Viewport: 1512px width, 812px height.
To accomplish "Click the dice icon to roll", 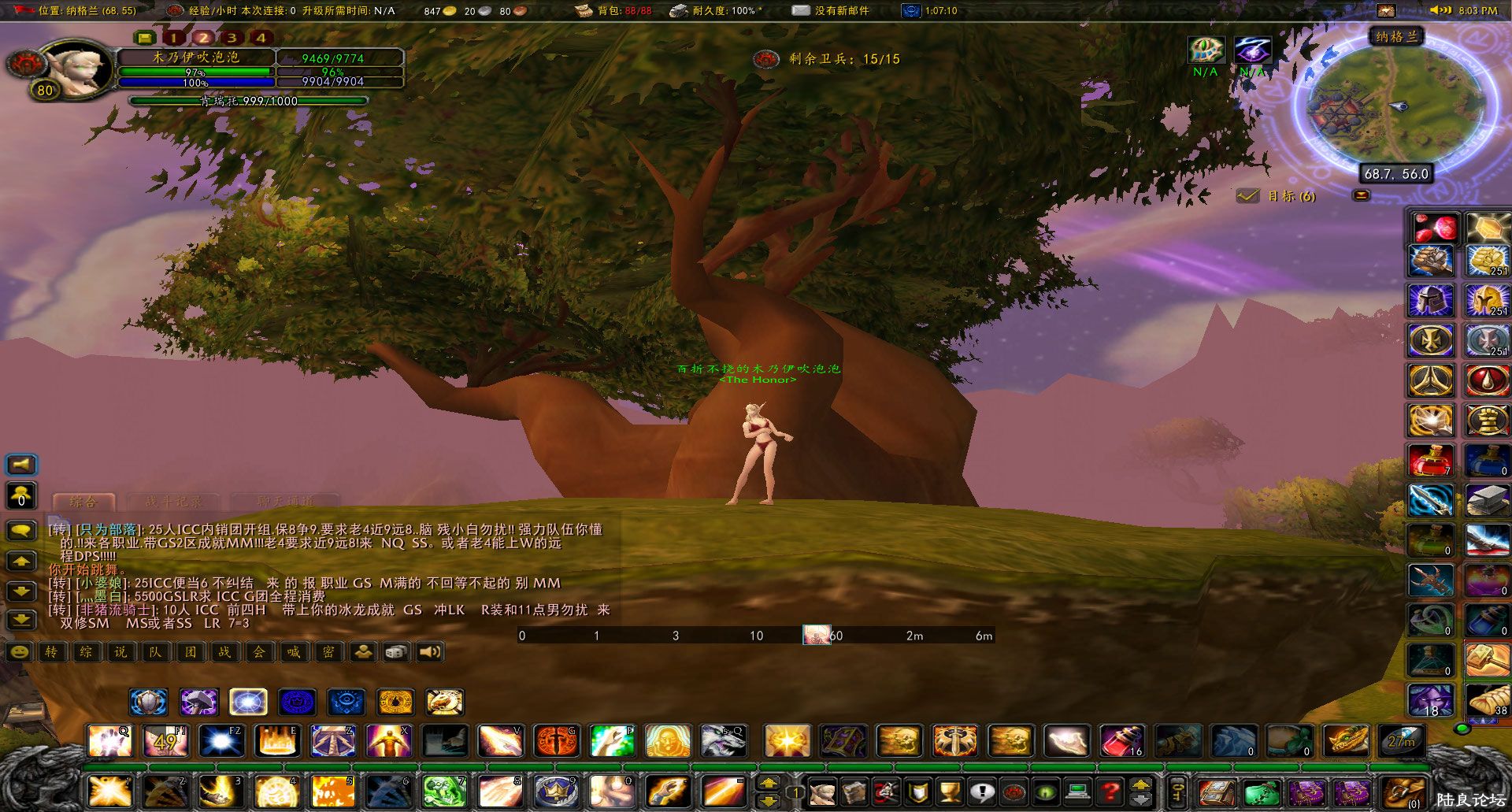I will [395, 652].
